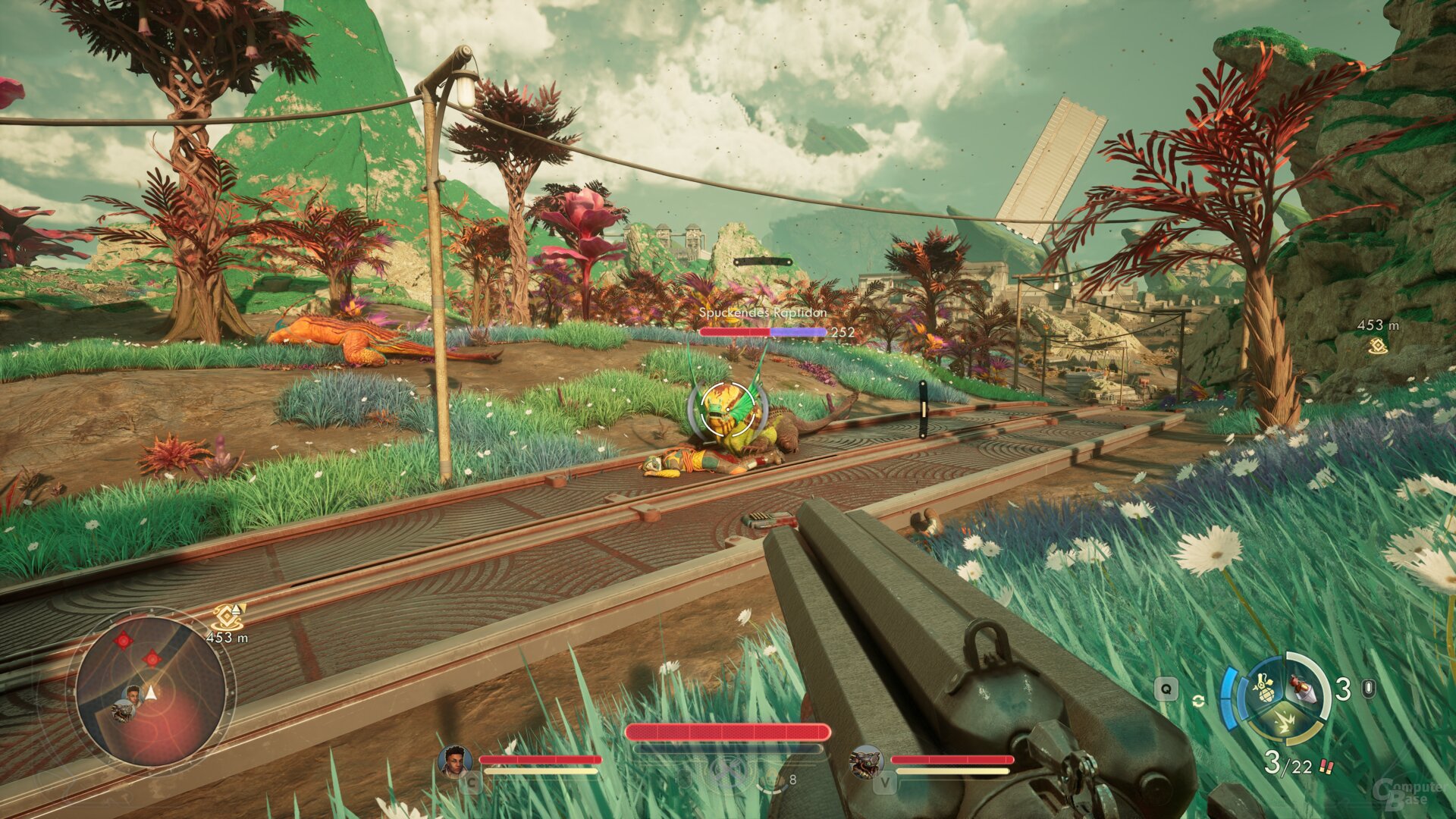1456x819 pixels.
Task: Click the weapon swap arrows icon
Action: click(x=1198, y=700)
